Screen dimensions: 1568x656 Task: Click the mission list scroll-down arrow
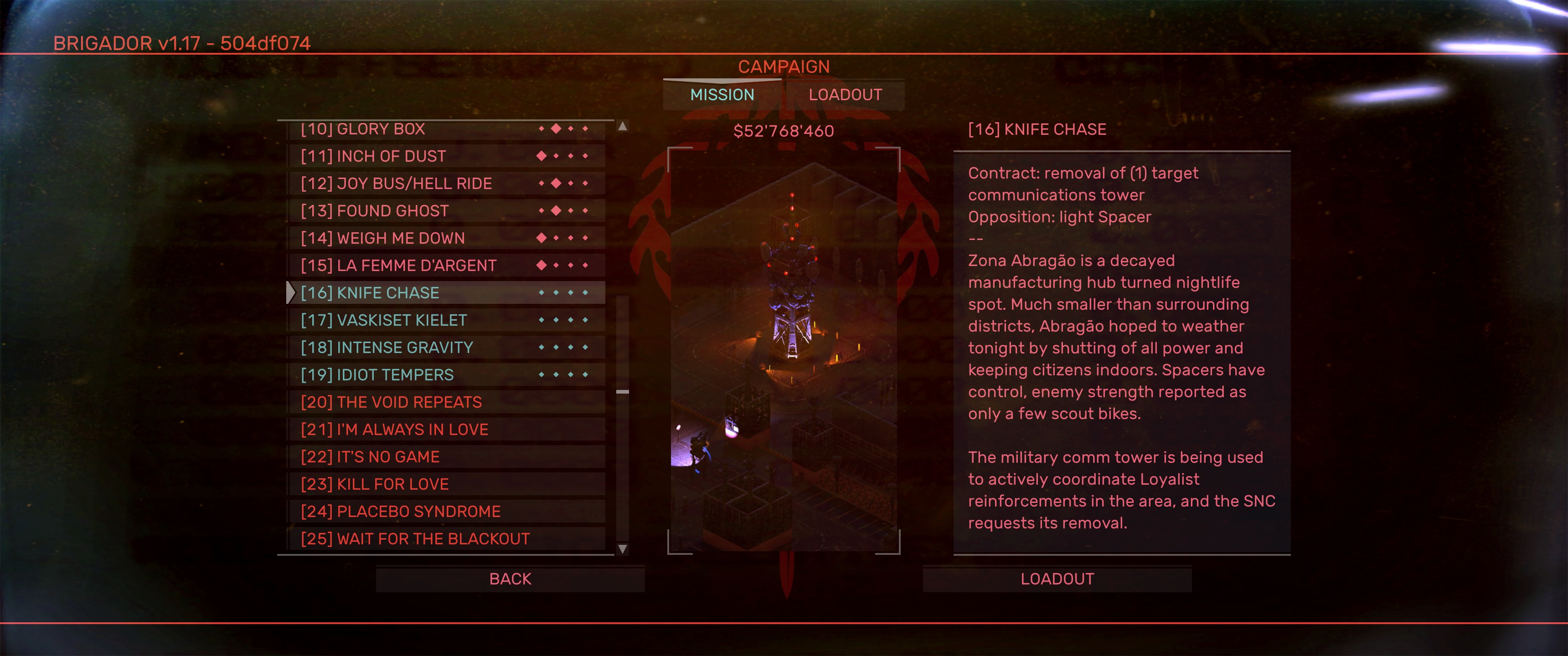coord(622,549)
